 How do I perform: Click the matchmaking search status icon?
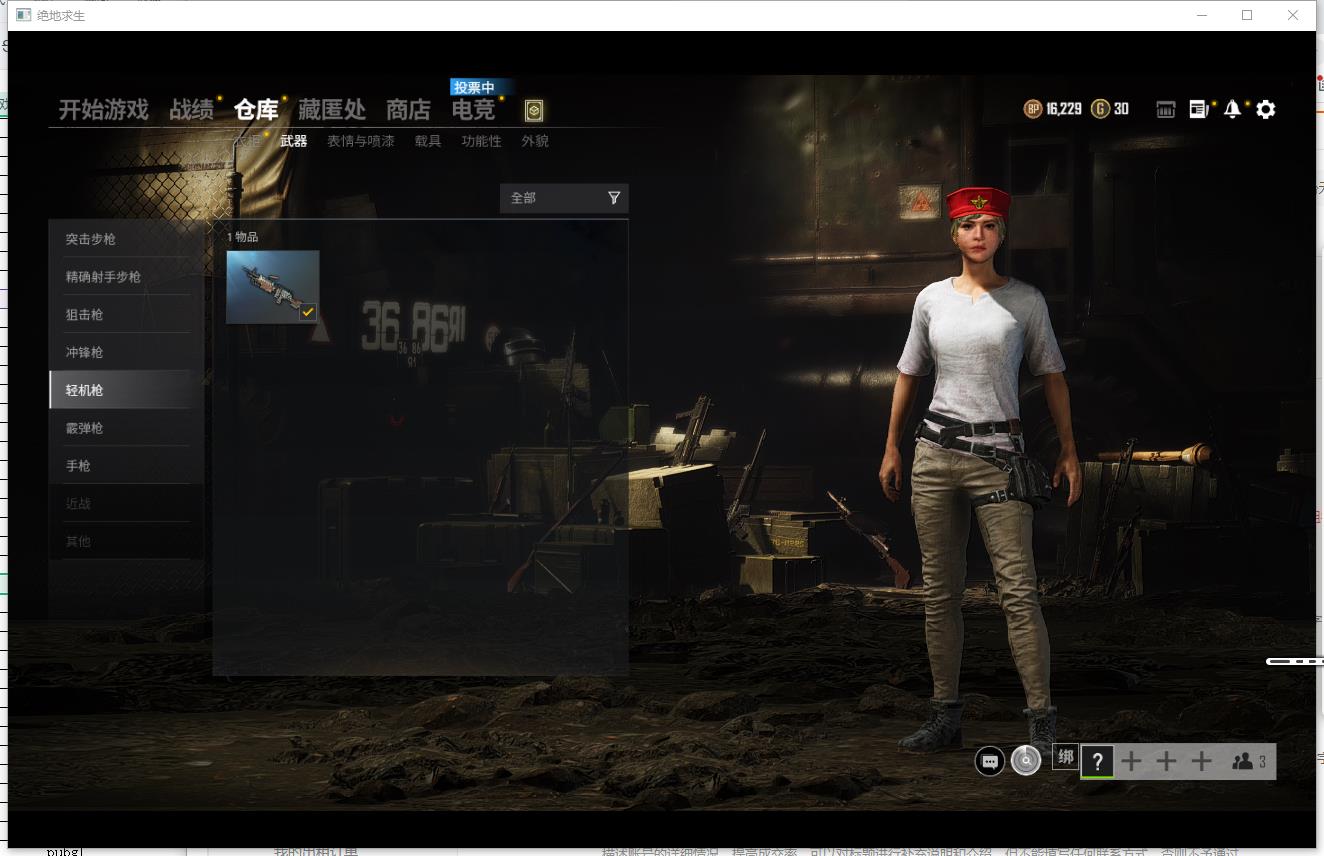pos(1025,761)
